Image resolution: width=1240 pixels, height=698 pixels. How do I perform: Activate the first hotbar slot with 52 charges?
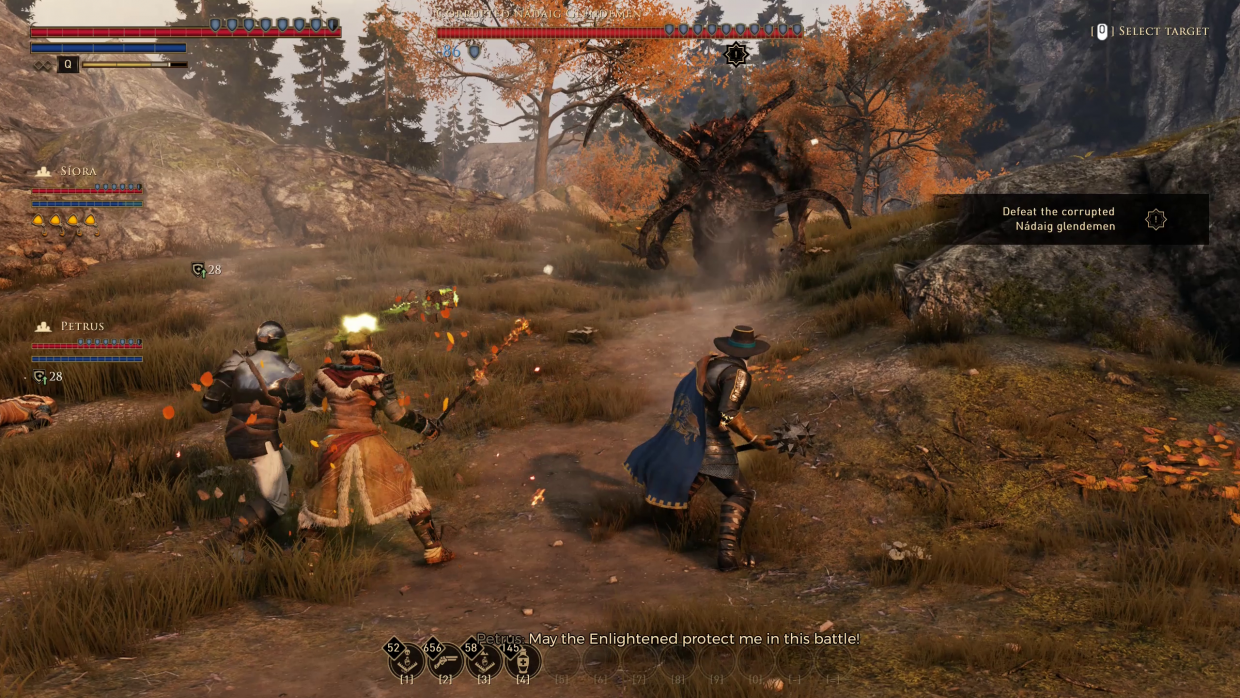407,661
